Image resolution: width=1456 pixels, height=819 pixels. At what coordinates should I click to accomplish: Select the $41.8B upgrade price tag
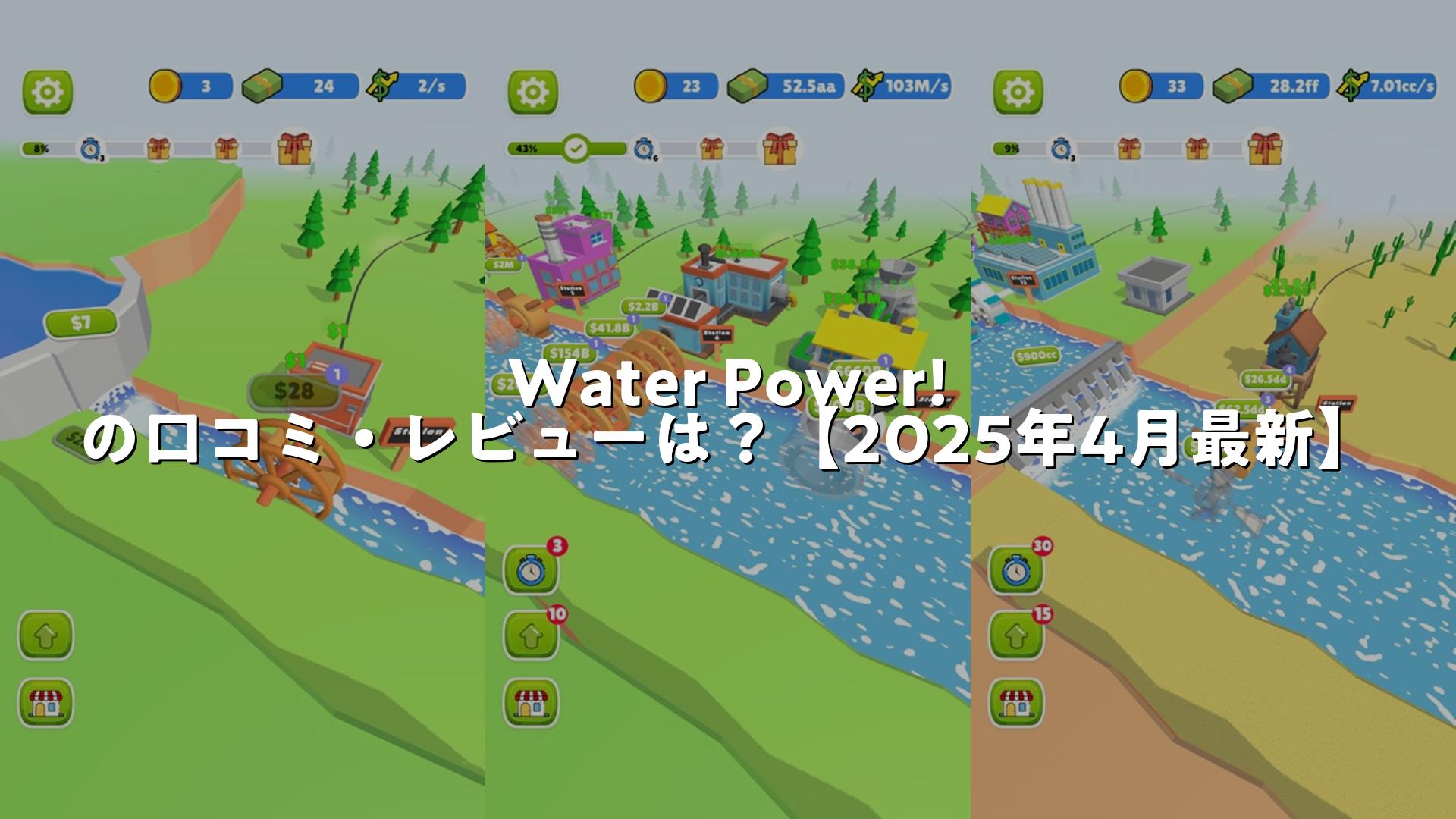[610, 328]
